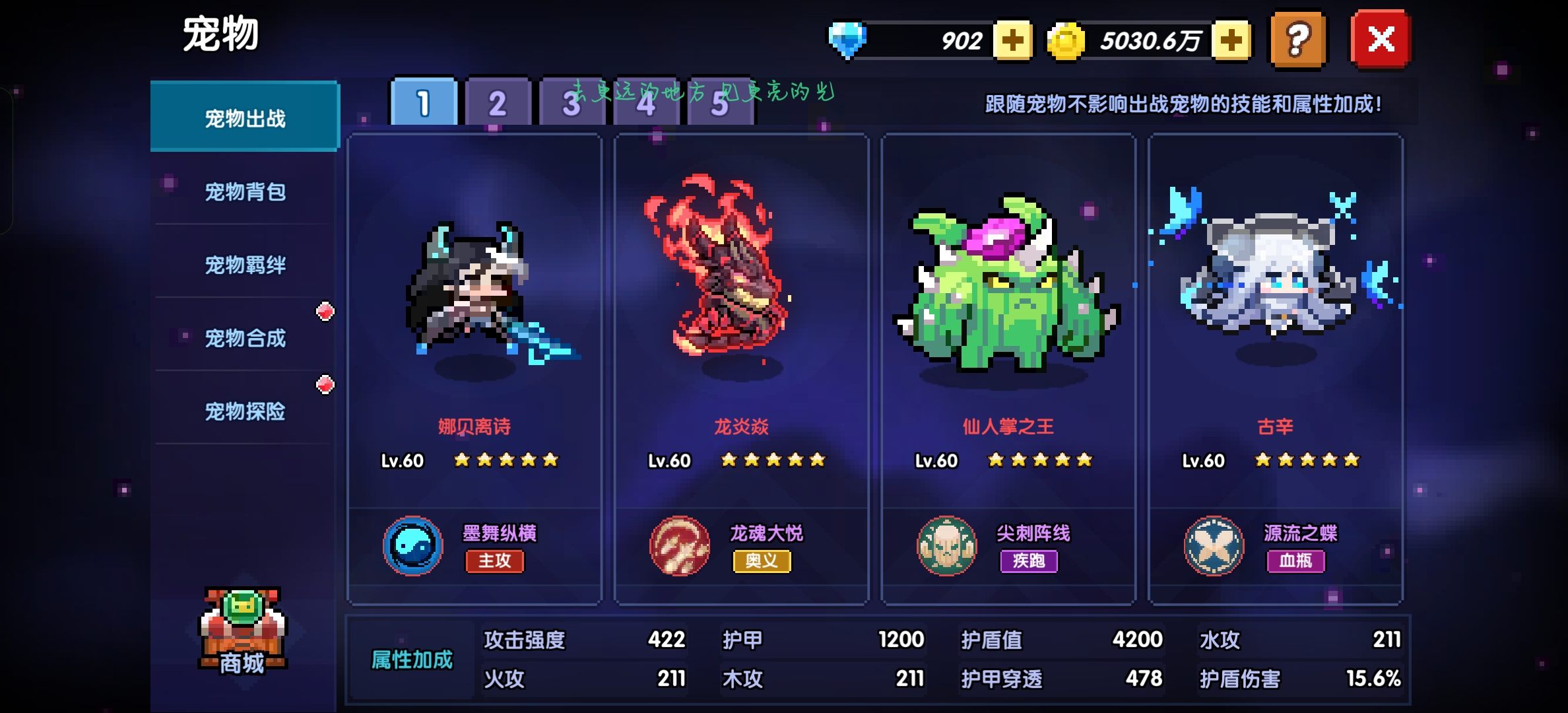Screen dimensions: 1568x713
Task: Select the 宠物出战 menu entry
Action: pos(245,118)
